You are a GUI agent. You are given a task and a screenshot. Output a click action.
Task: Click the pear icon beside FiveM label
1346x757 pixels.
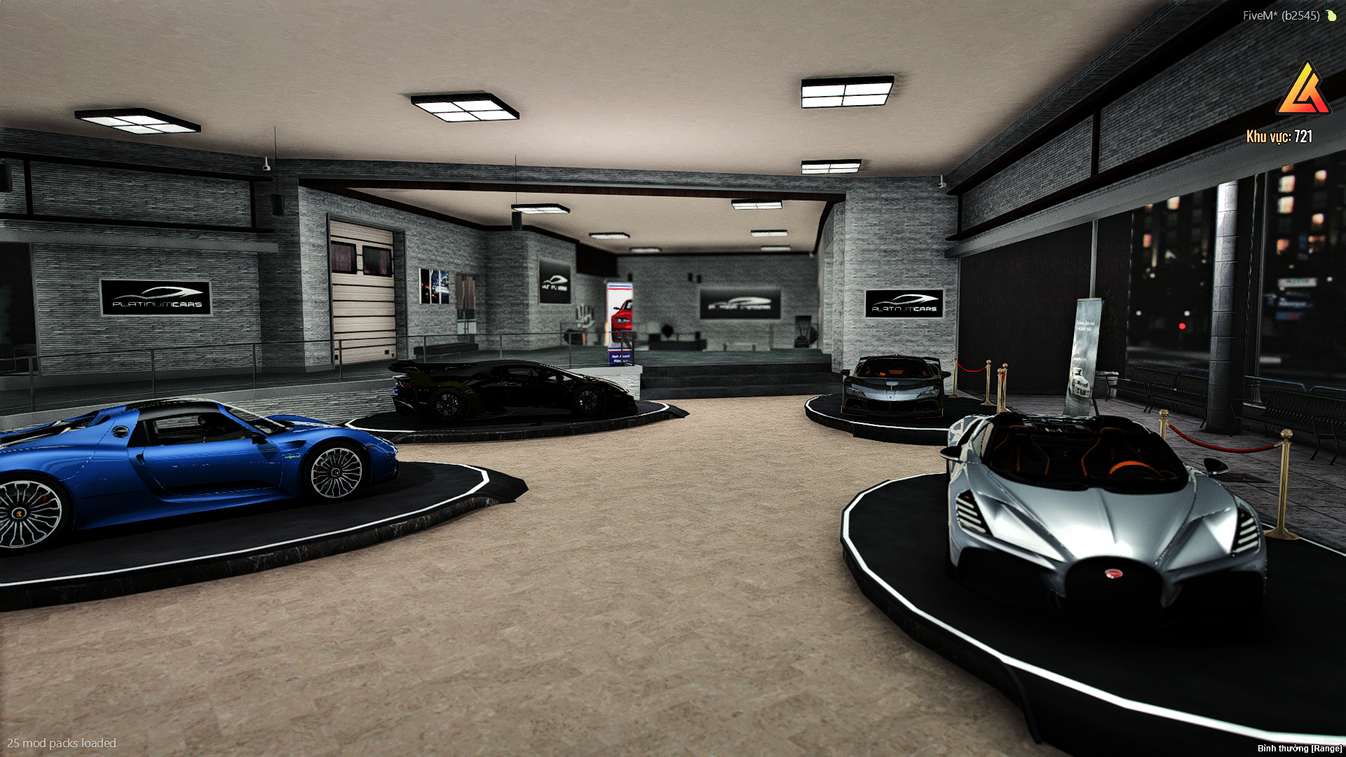point(1329,16)
